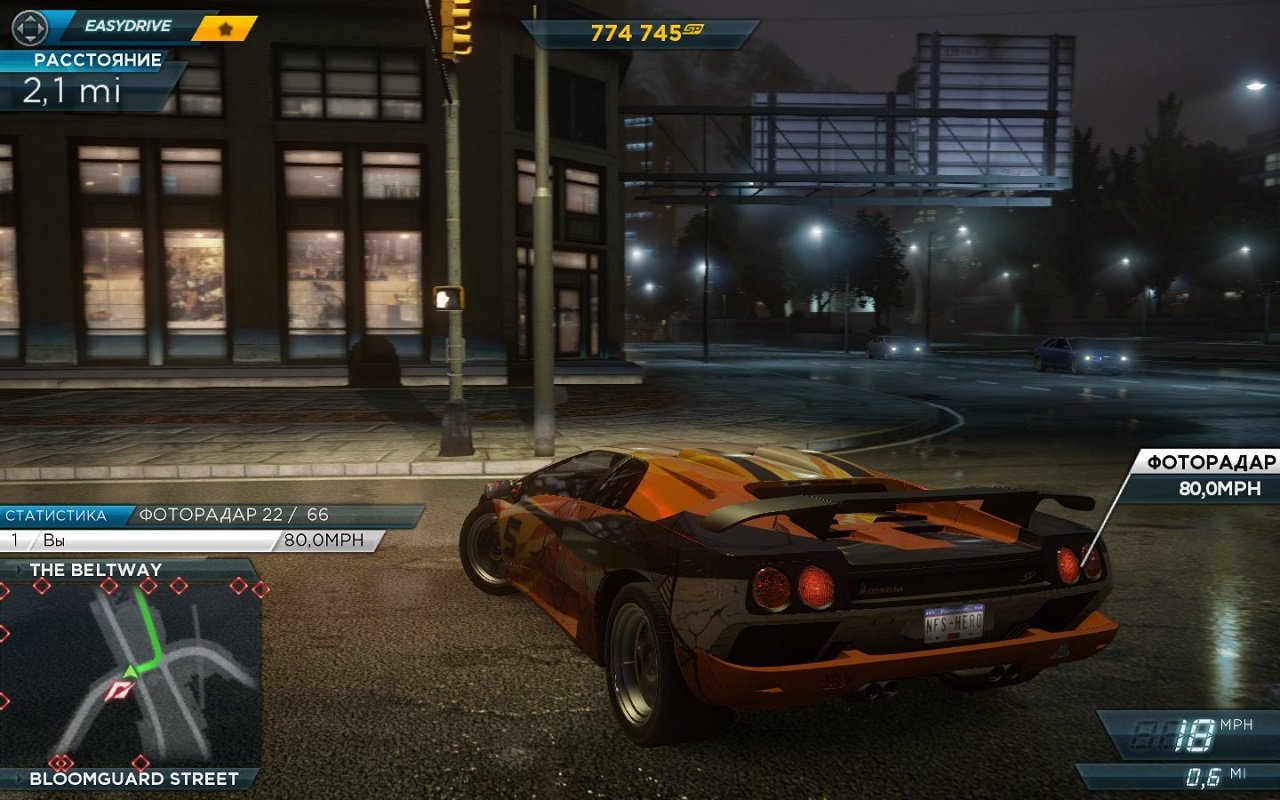Select the yellow star on the EasyDrive bar
The width and height of the screenshot is (1280, 800).
point(226,30)
